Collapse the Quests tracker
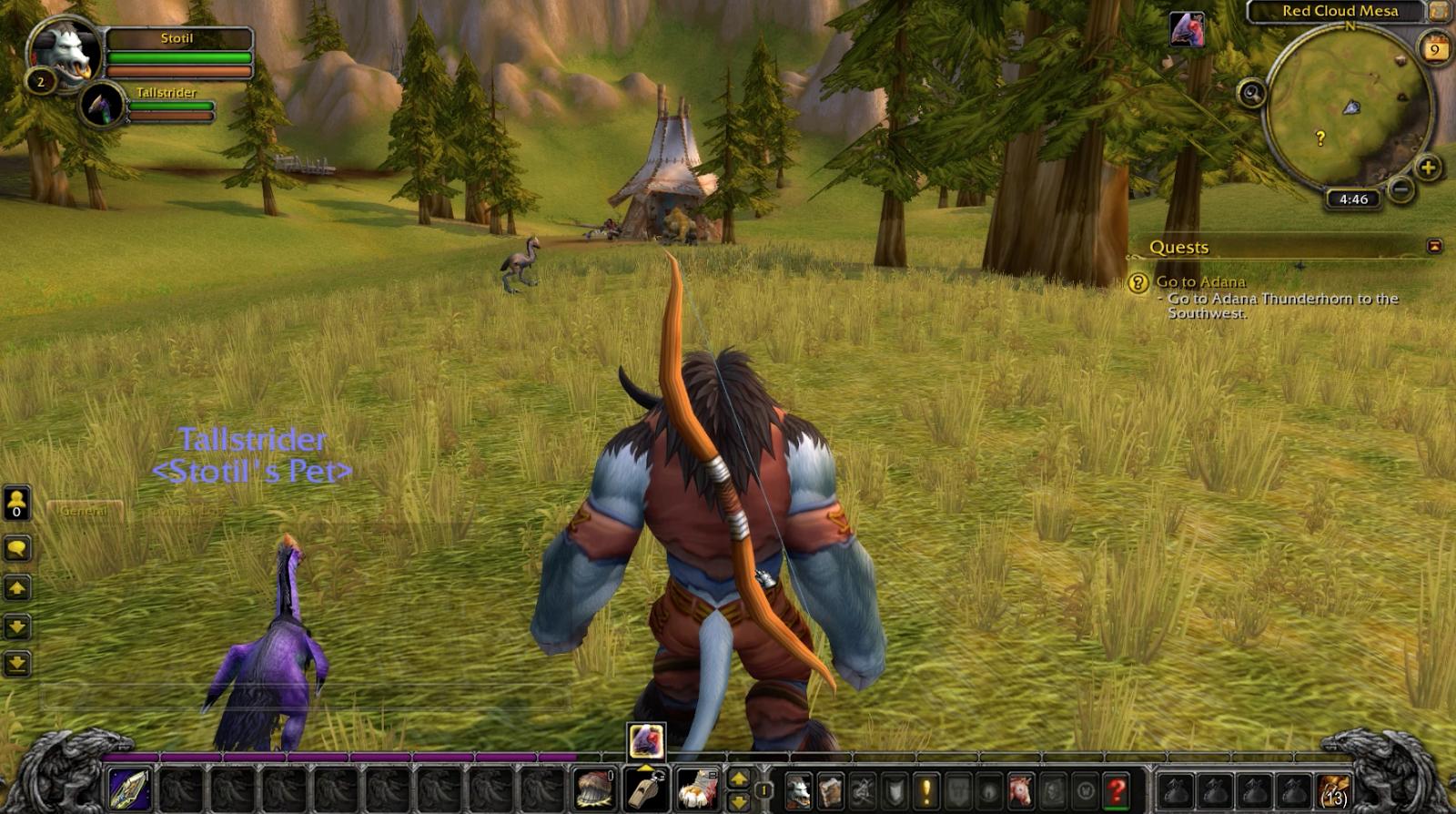 1434,247
